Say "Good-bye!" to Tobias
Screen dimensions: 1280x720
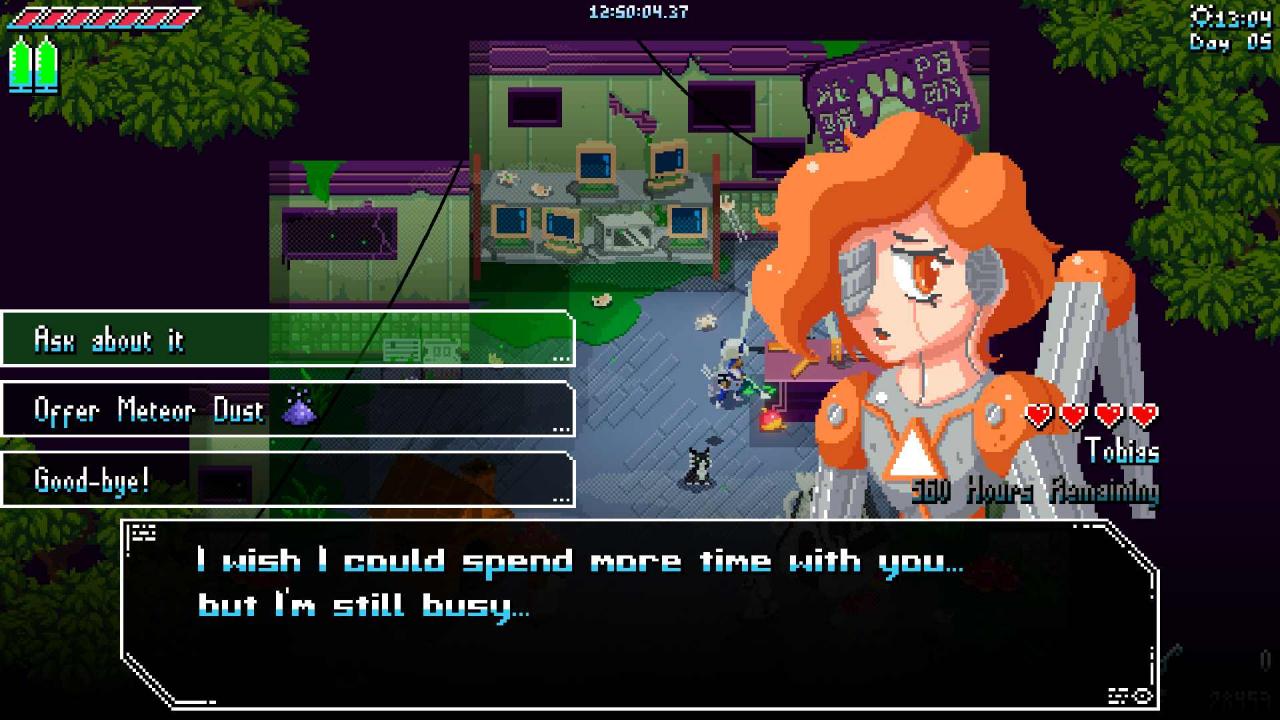click(x=287, y=480)
